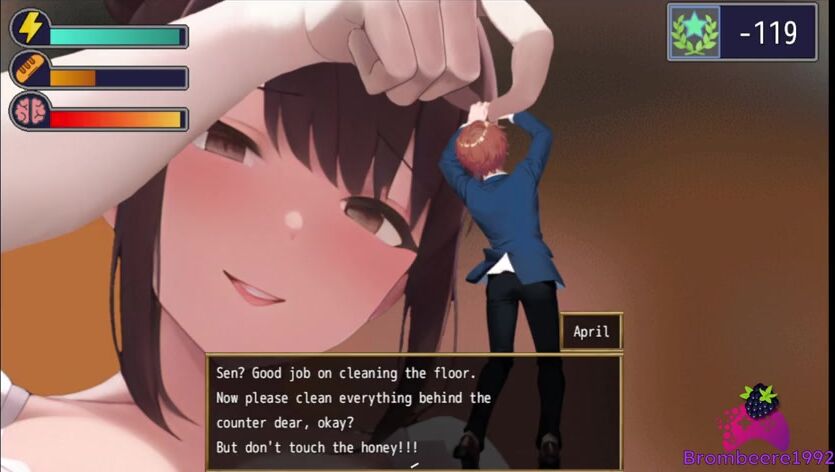Click the star laurel score badge

(697, 32)
